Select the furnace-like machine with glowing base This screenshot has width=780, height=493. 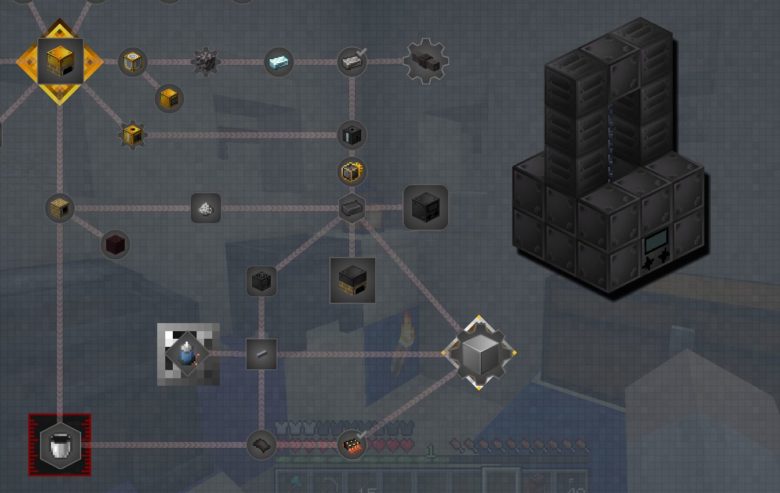point(352,280)
